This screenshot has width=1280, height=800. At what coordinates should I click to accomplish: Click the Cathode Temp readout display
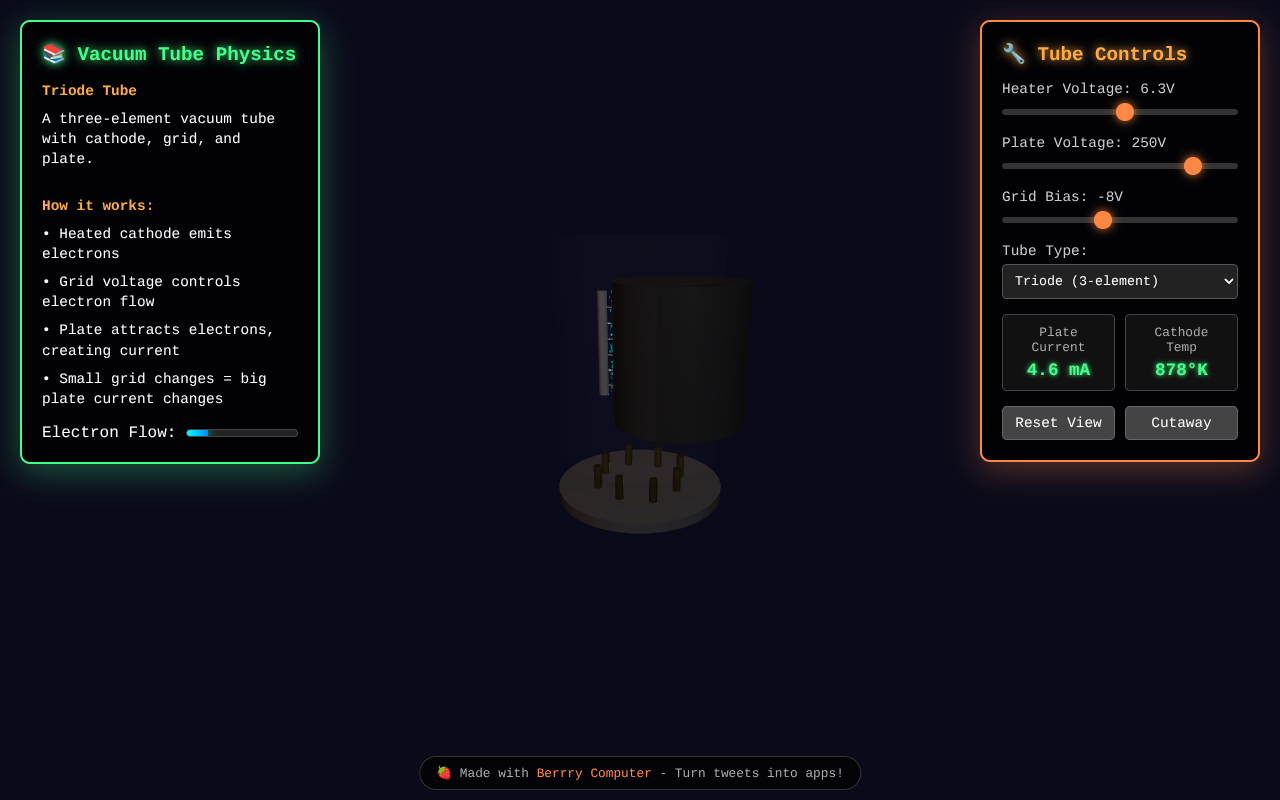pyautogui.click(x=1181, y=352)
